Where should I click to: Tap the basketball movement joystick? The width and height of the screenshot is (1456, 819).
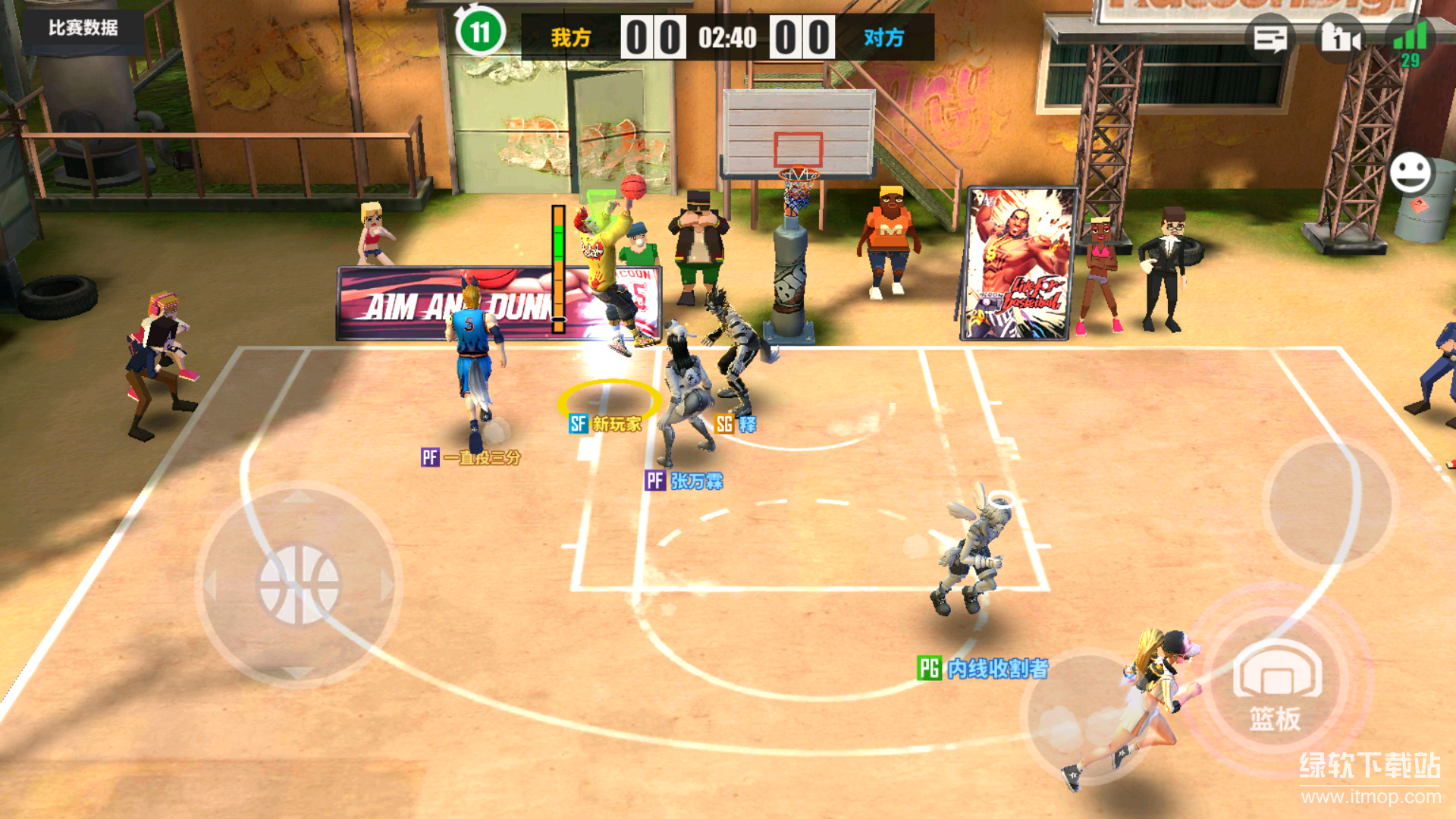(x=299, y=585)
